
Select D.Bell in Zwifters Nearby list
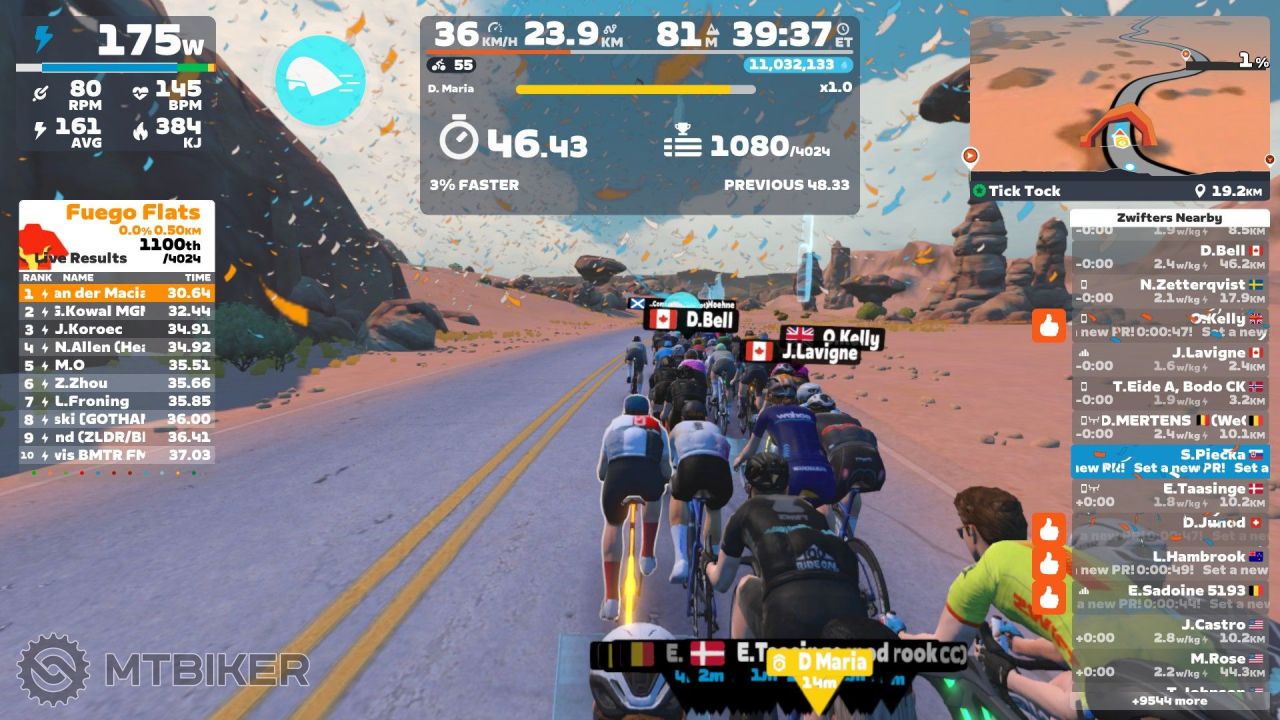click(1170, 257)
